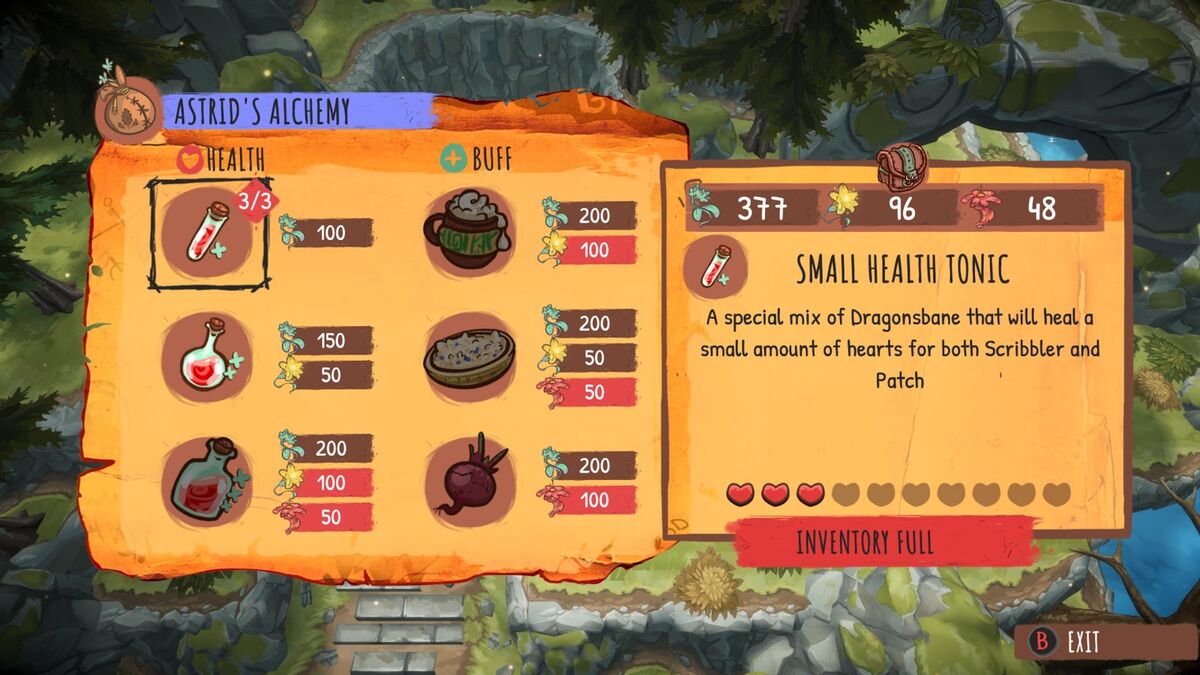Viewport: 1200px width, 675px height.
Task: Click the Inventory Full button
Action: (x=865, y=542)
